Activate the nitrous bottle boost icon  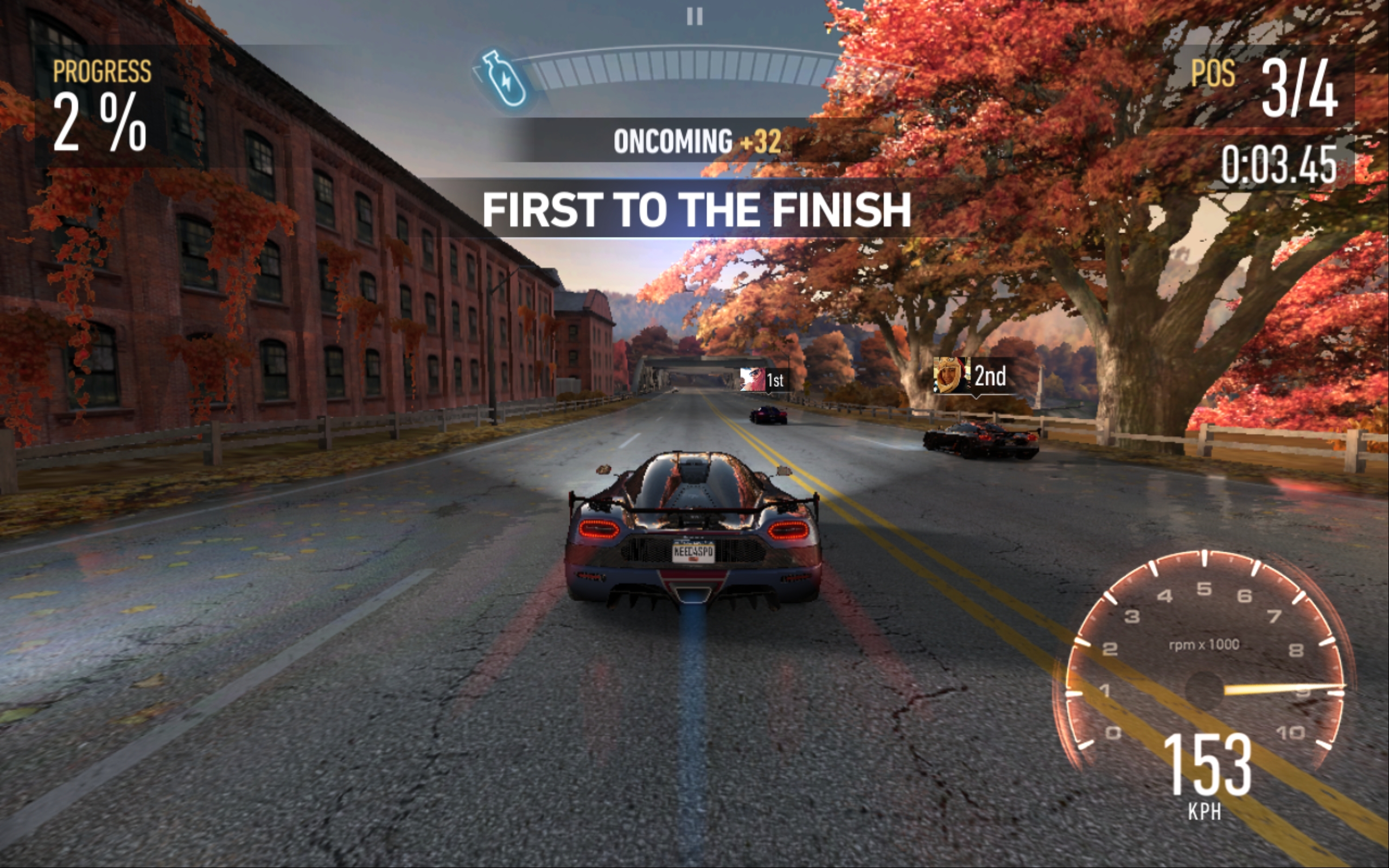(x=505, y=79)
